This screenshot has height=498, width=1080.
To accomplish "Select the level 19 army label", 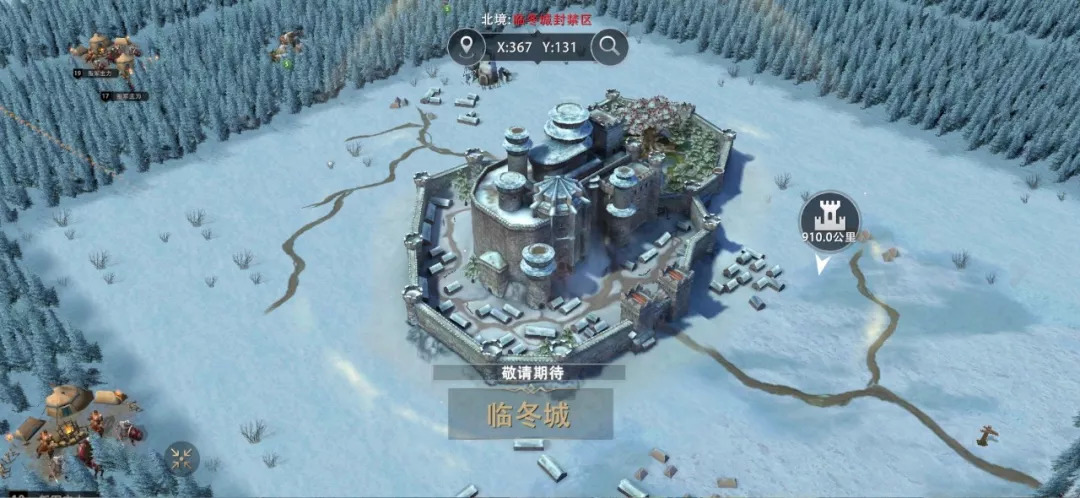I will (x=96, y=72).
